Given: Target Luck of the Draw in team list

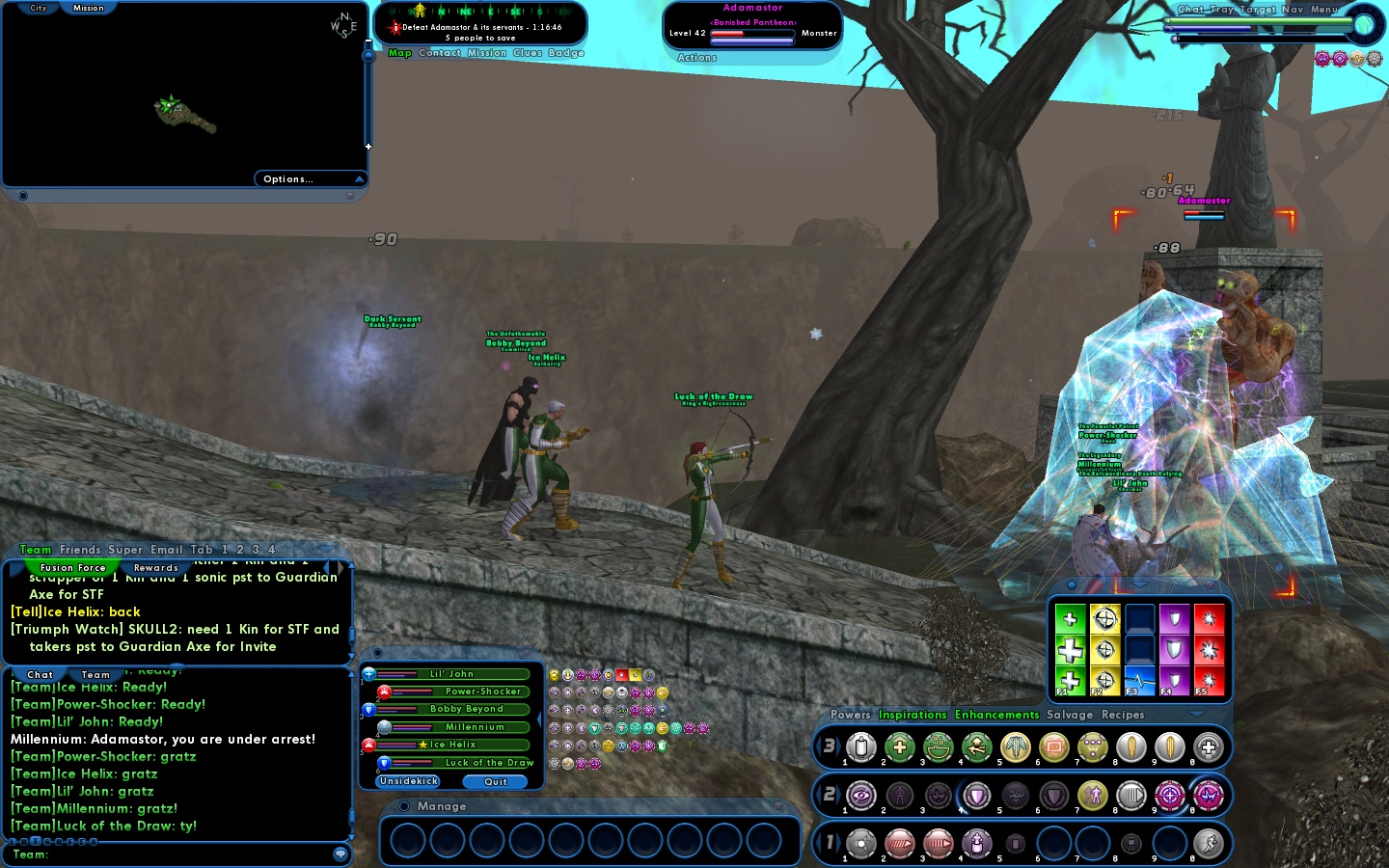Looking at the screenshot, I should point(463,763).
